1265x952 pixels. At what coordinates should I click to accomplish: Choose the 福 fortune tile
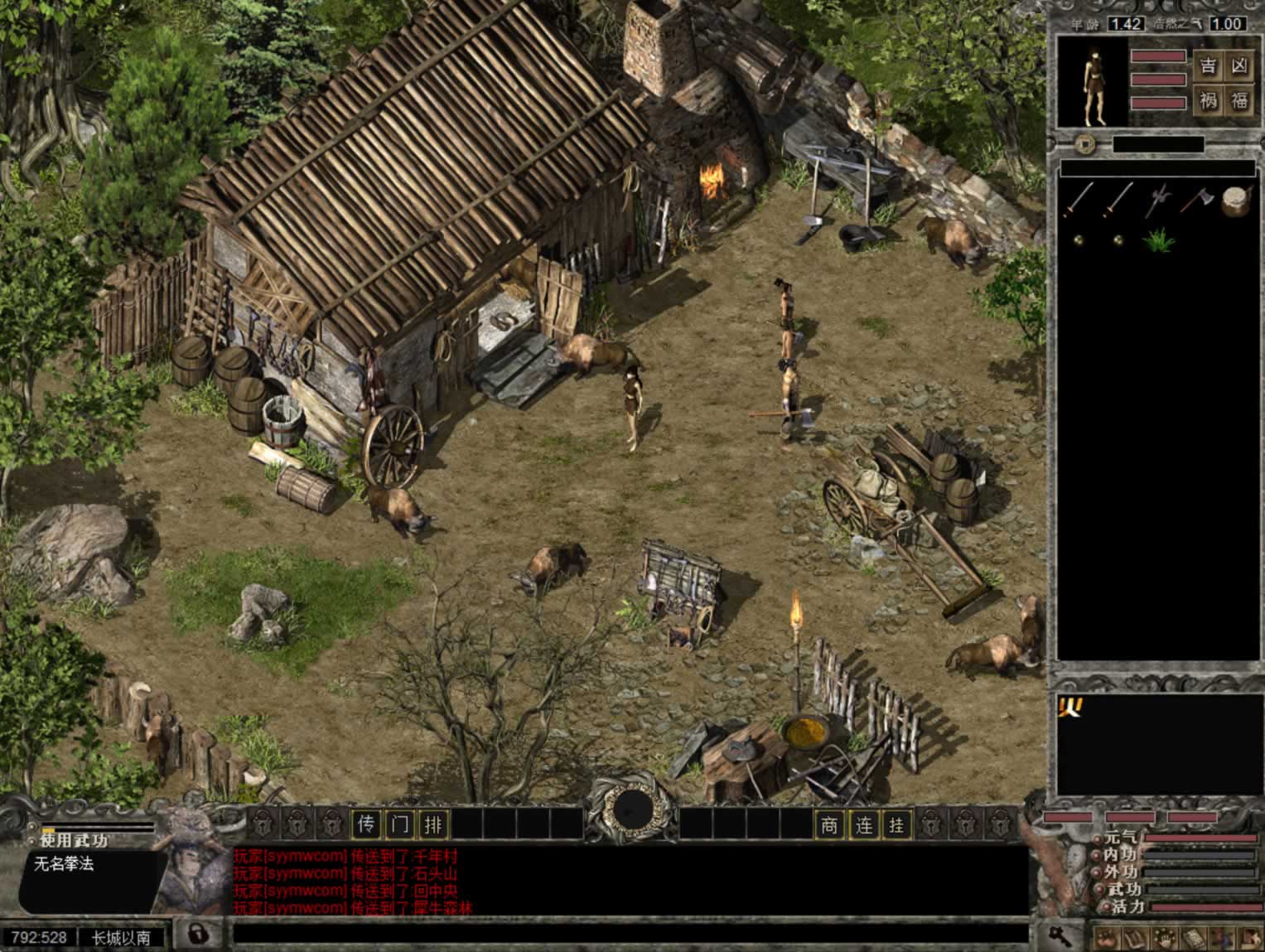click(1239, 101)
